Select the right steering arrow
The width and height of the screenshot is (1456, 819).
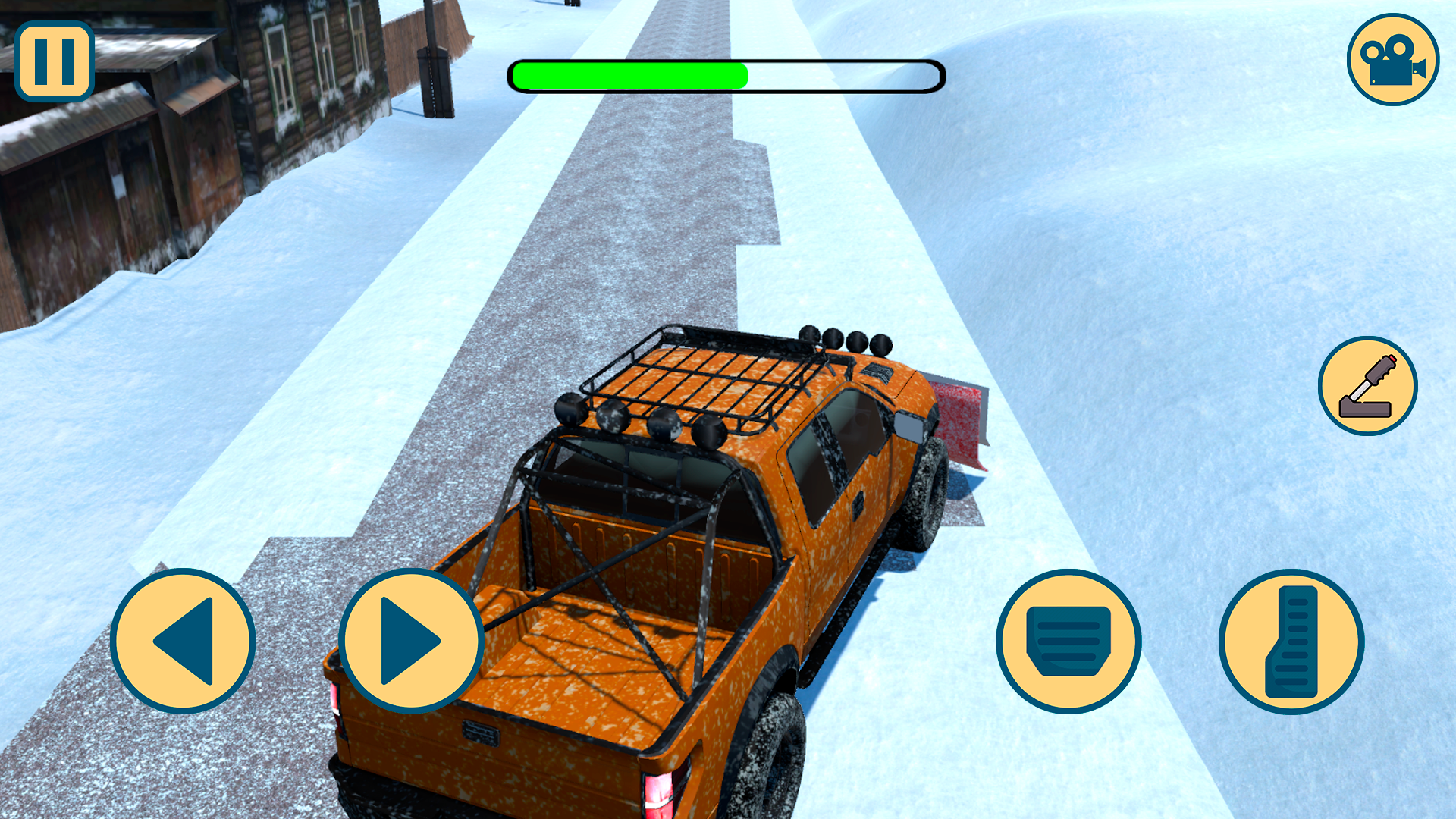[x=413, y=641]
